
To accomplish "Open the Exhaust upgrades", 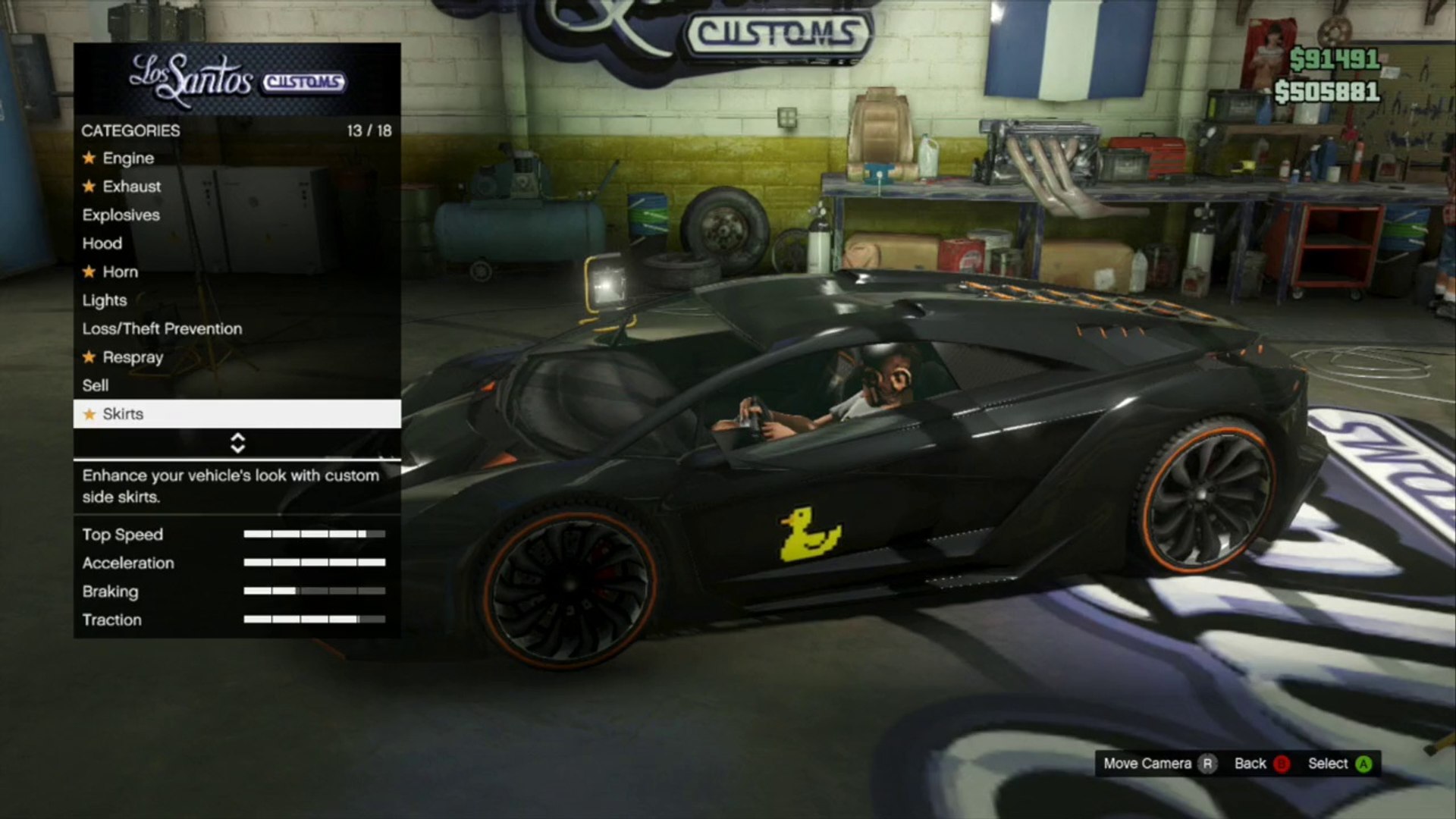I will point(131,187).
